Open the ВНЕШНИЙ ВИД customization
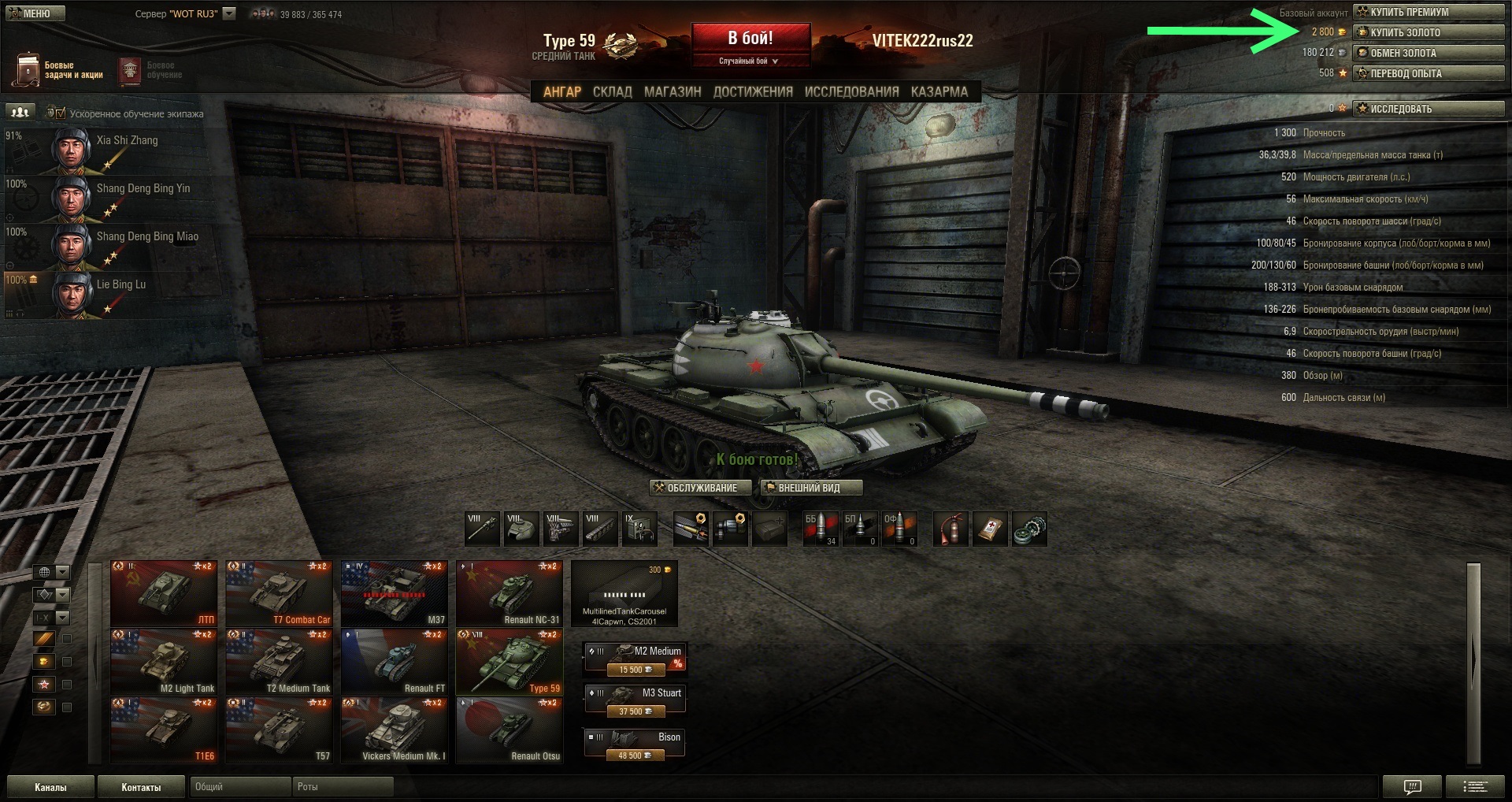The height and width of the screenshot is (802, 1512). tap(810, 488)
